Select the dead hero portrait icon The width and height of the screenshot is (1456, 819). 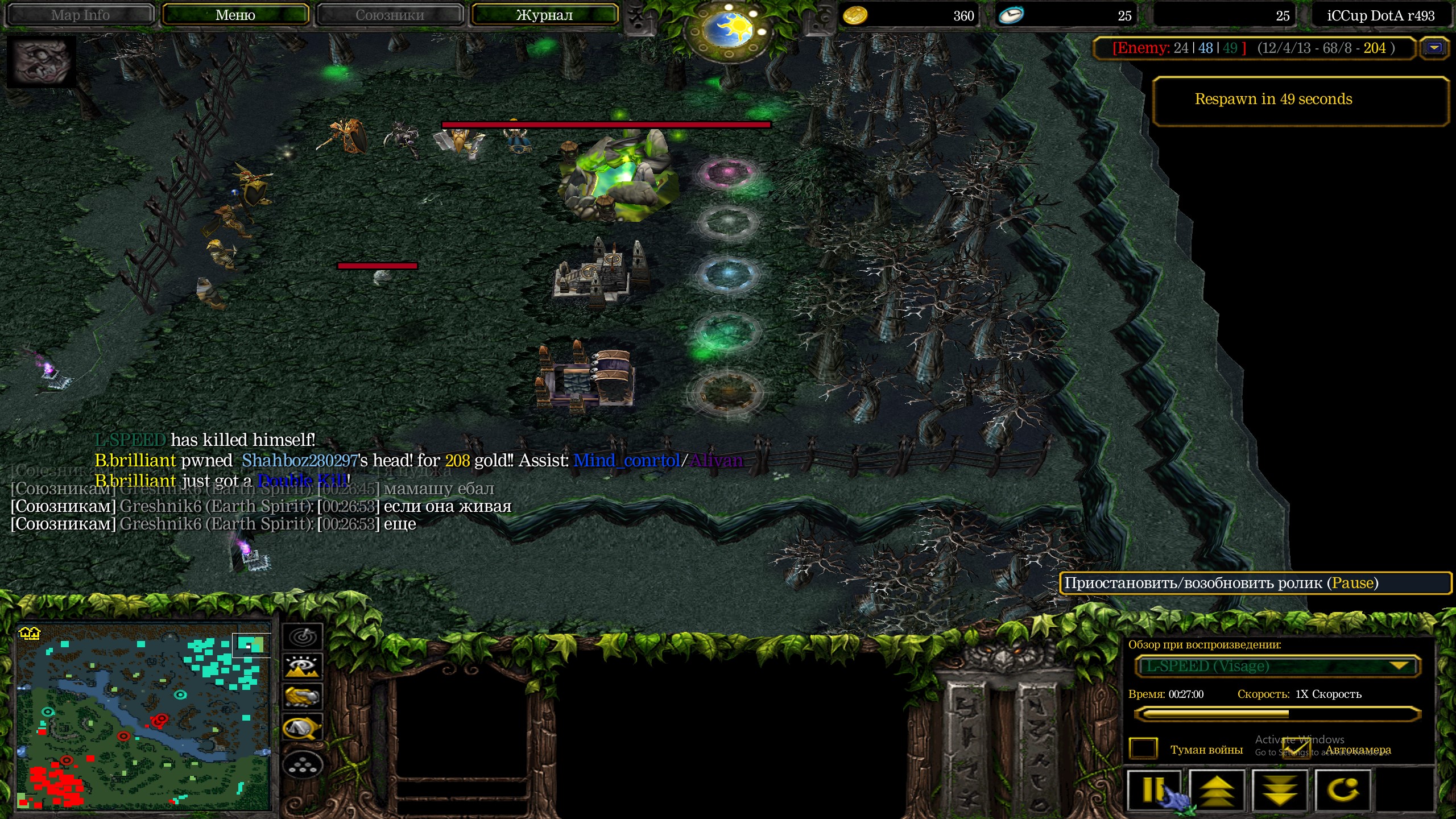coord(41,61)
